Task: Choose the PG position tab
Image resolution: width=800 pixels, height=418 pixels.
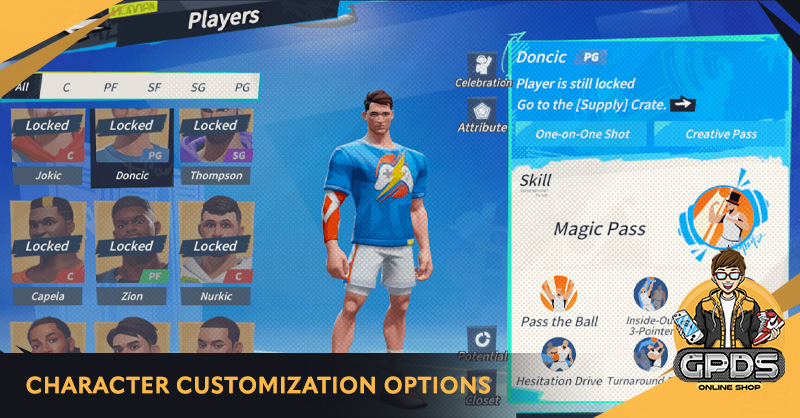Action: pos(241,87)
